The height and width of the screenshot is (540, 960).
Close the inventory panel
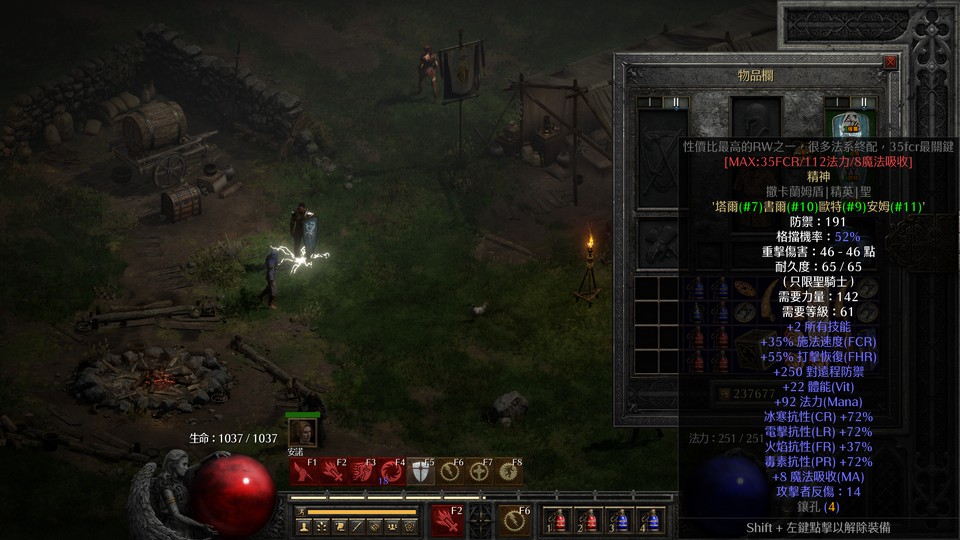pyautogui.click(x=890, y=62)
